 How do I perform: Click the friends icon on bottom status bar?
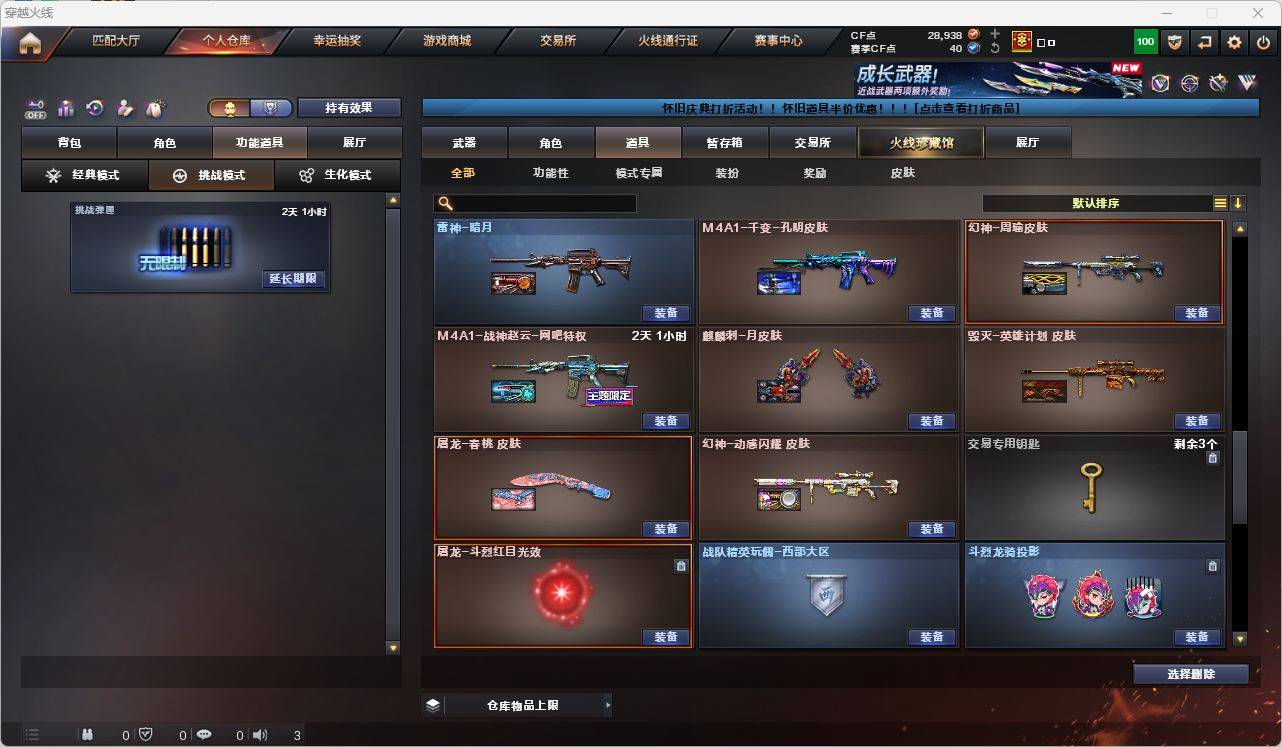tap(87, 735)
